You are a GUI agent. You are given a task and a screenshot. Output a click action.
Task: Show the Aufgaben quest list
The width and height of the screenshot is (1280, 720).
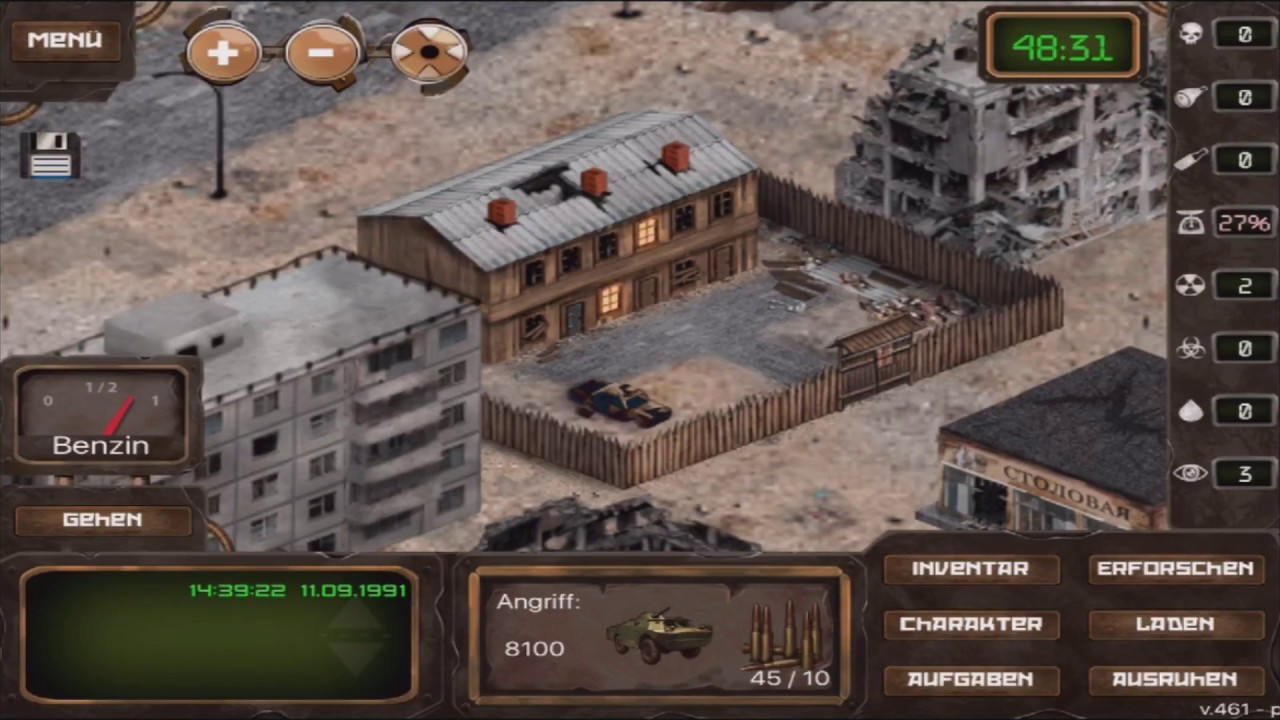click(x=970, y=680)
